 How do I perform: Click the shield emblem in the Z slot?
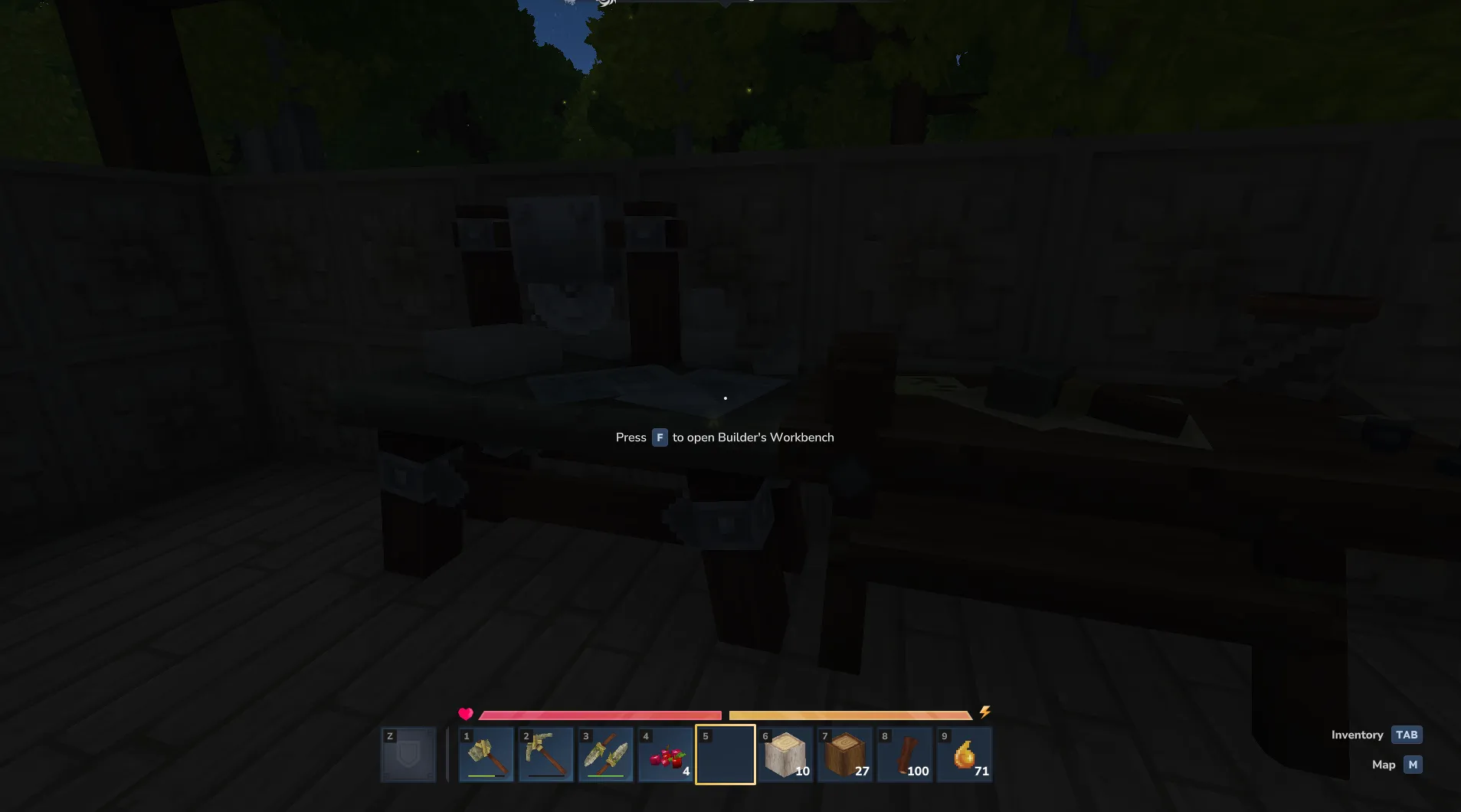click(408, 754)
